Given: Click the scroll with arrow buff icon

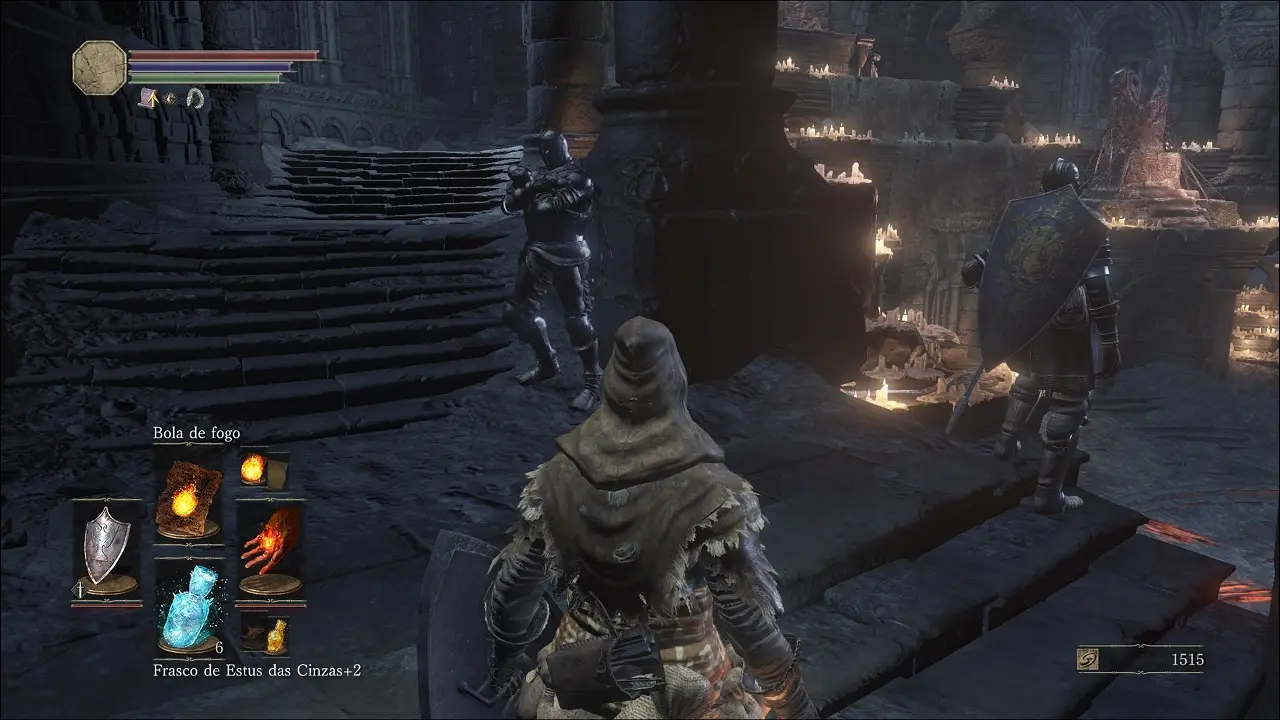Looking at the screenshot, I should 147,98.
